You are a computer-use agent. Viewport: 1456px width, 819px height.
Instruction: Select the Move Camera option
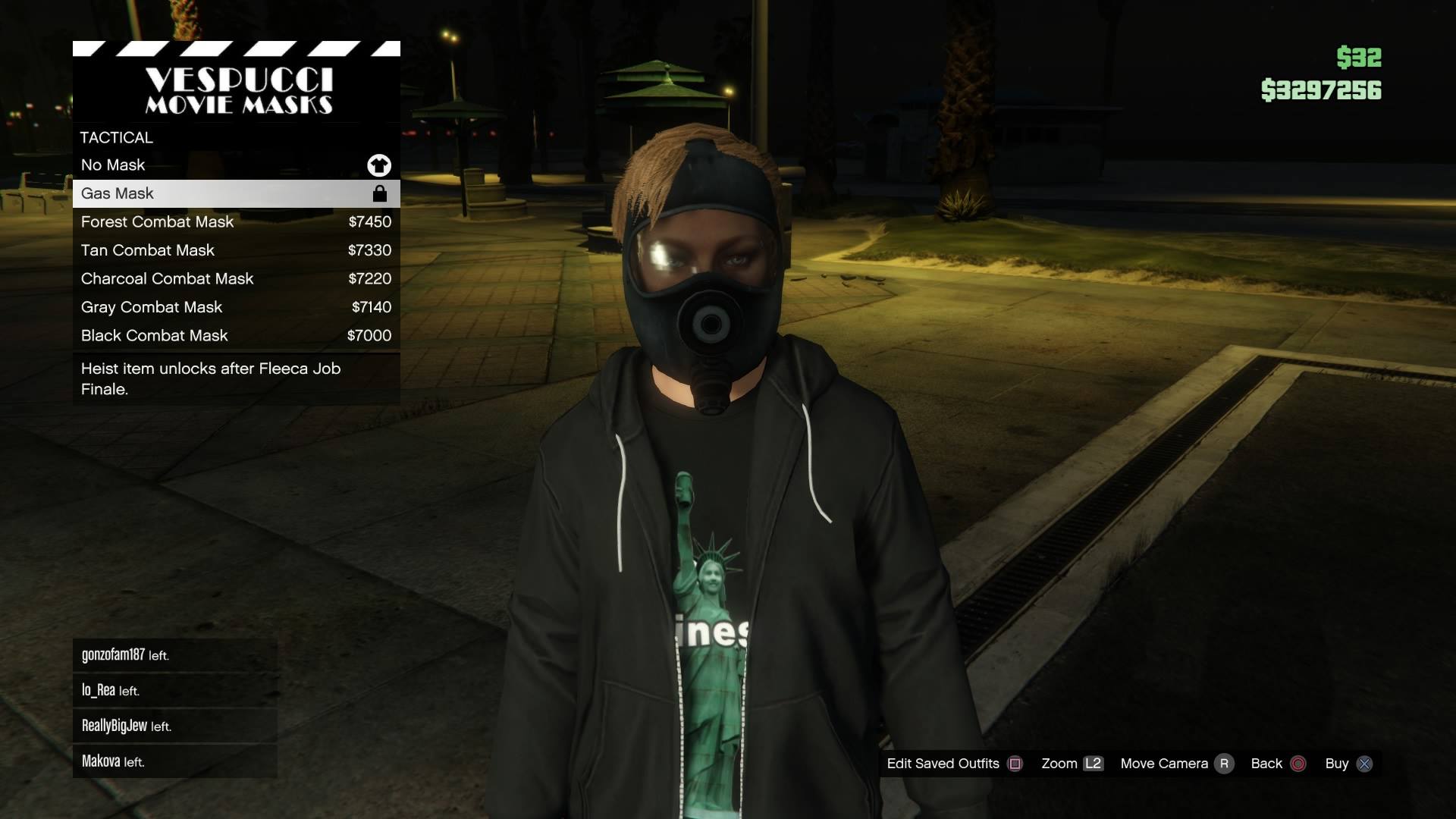pos(1176,764)
